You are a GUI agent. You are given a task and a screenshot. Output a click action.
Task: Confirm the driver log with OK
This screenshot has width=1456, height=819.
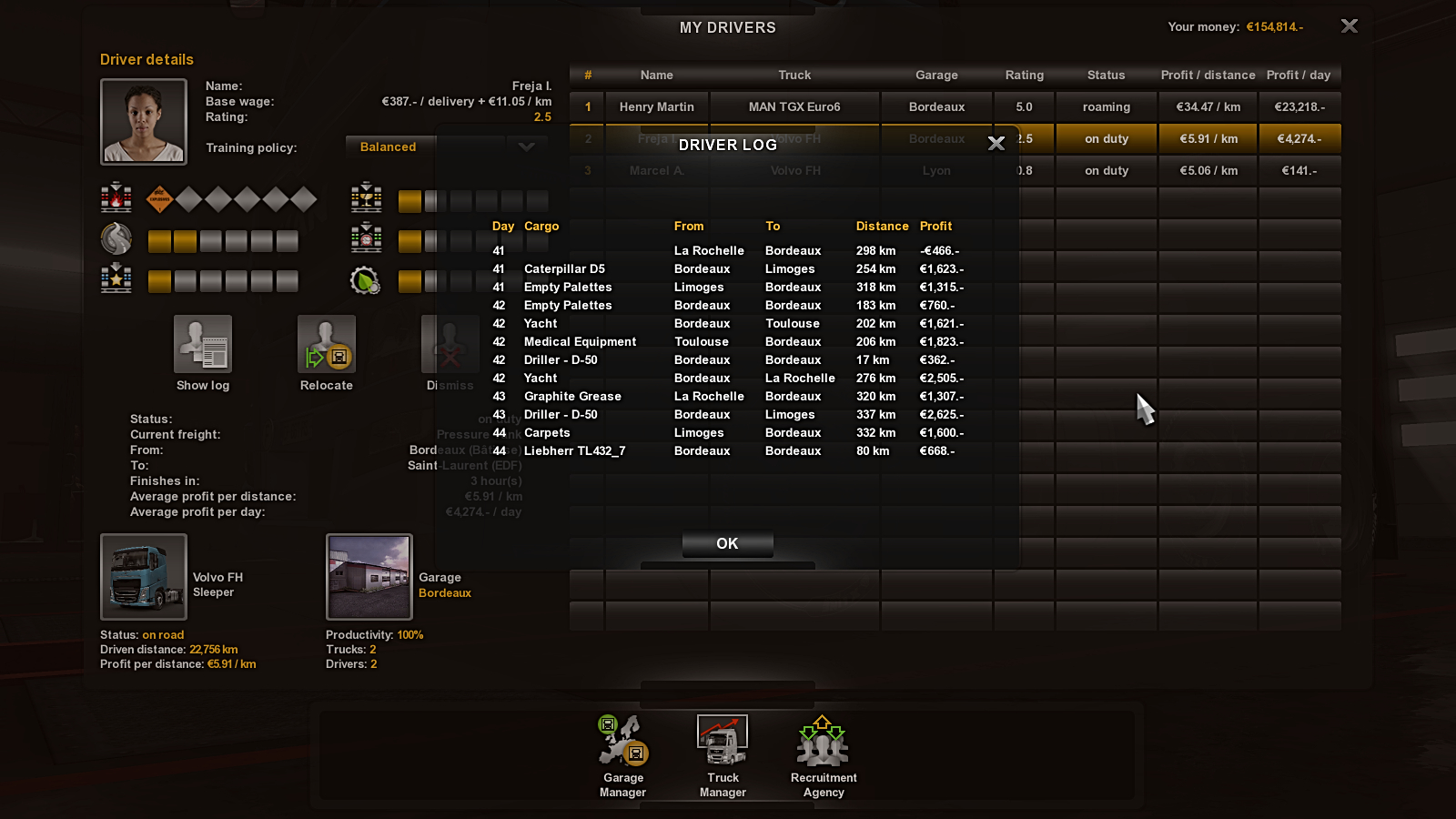click(x=727, y=543)
